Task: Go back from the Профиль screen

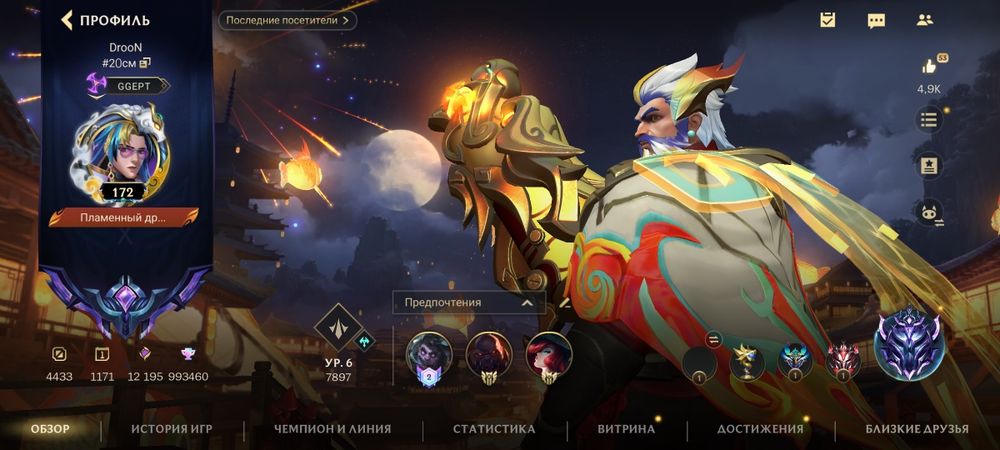Action: (x=68, y=20)
